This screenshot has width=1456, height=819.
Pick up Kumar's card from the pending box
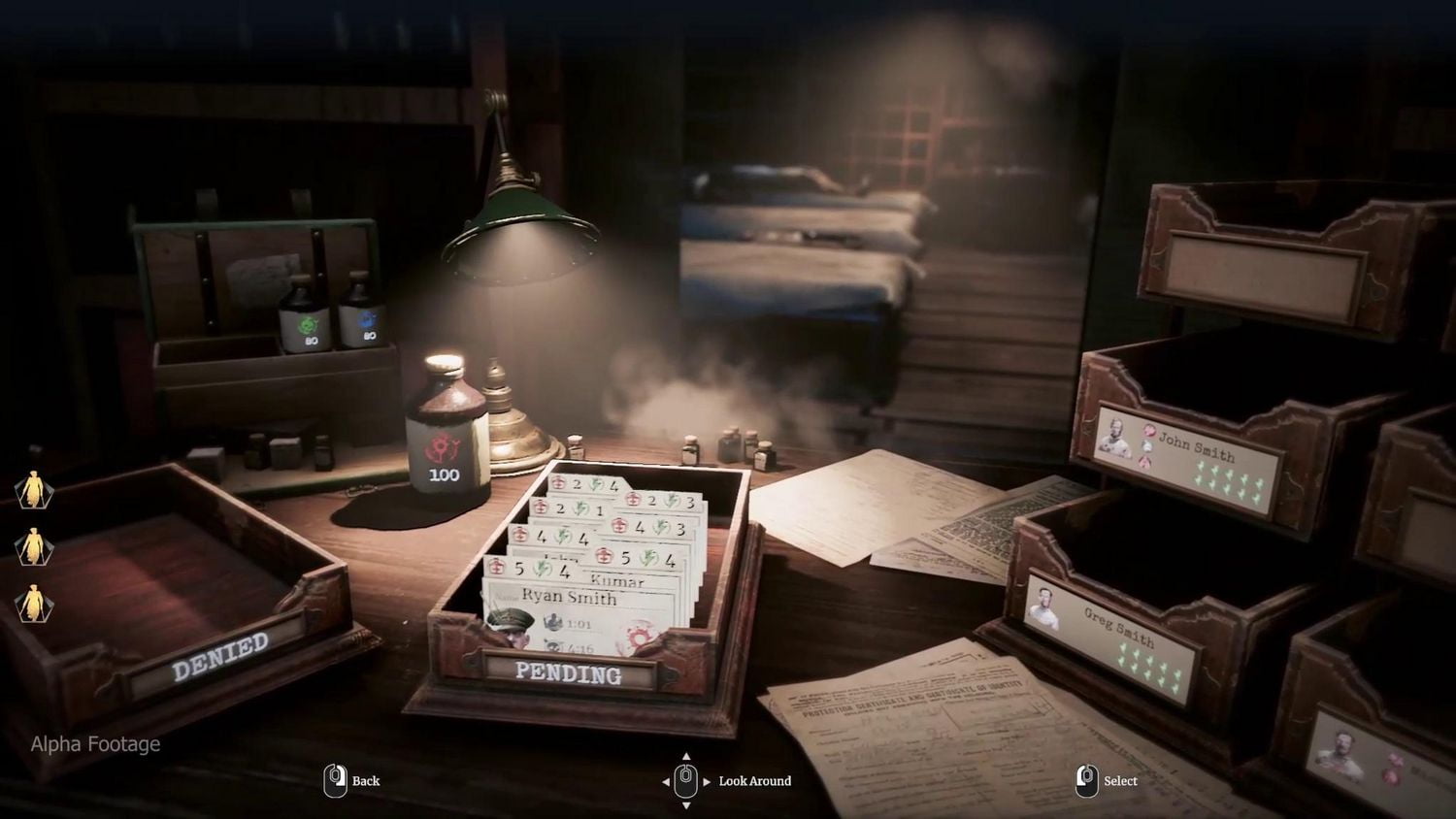pyautogui.click(x=617, y=581)
